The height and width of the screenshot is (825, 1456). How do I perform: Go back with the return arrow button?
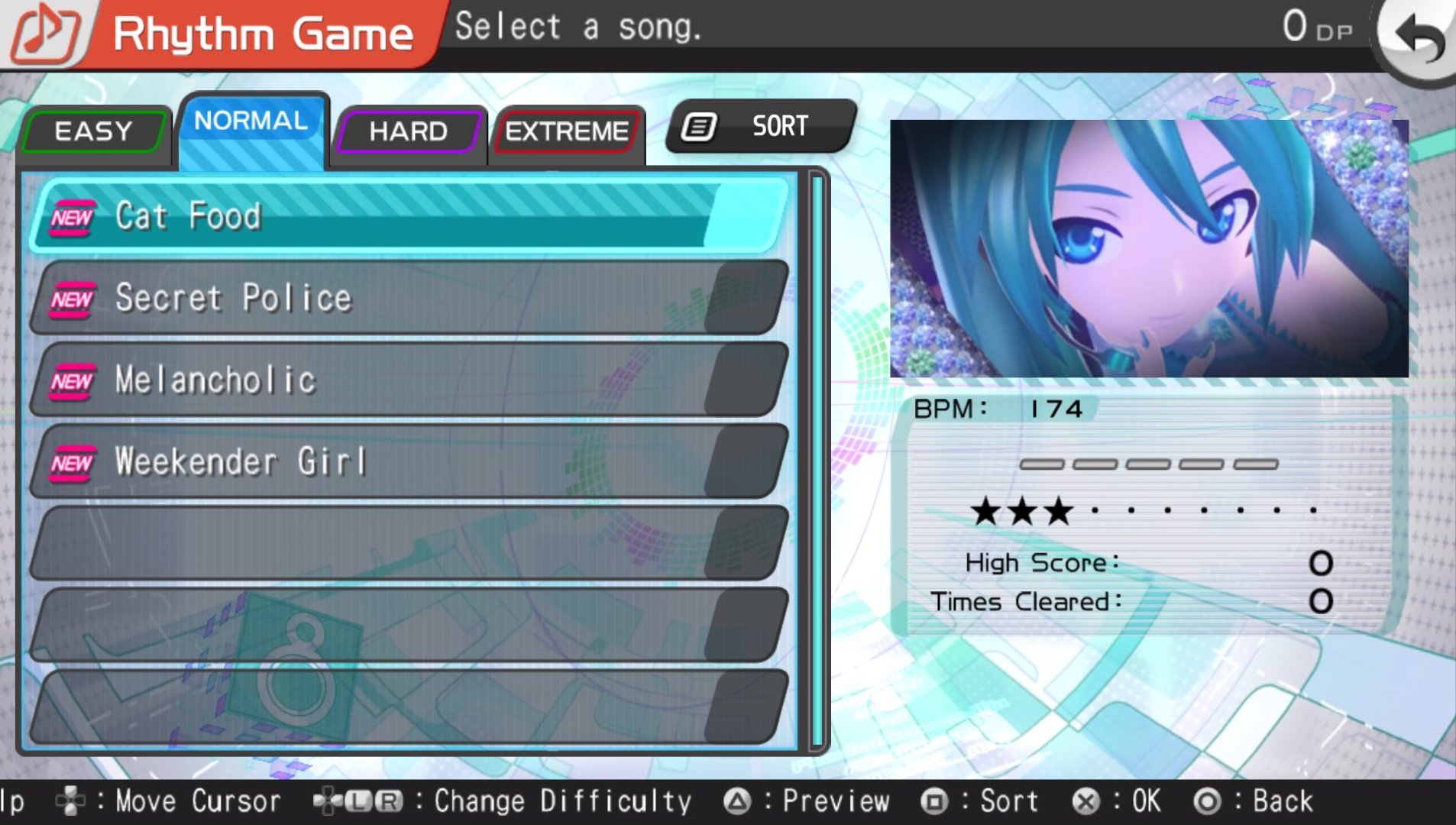tap(1418, 37)
